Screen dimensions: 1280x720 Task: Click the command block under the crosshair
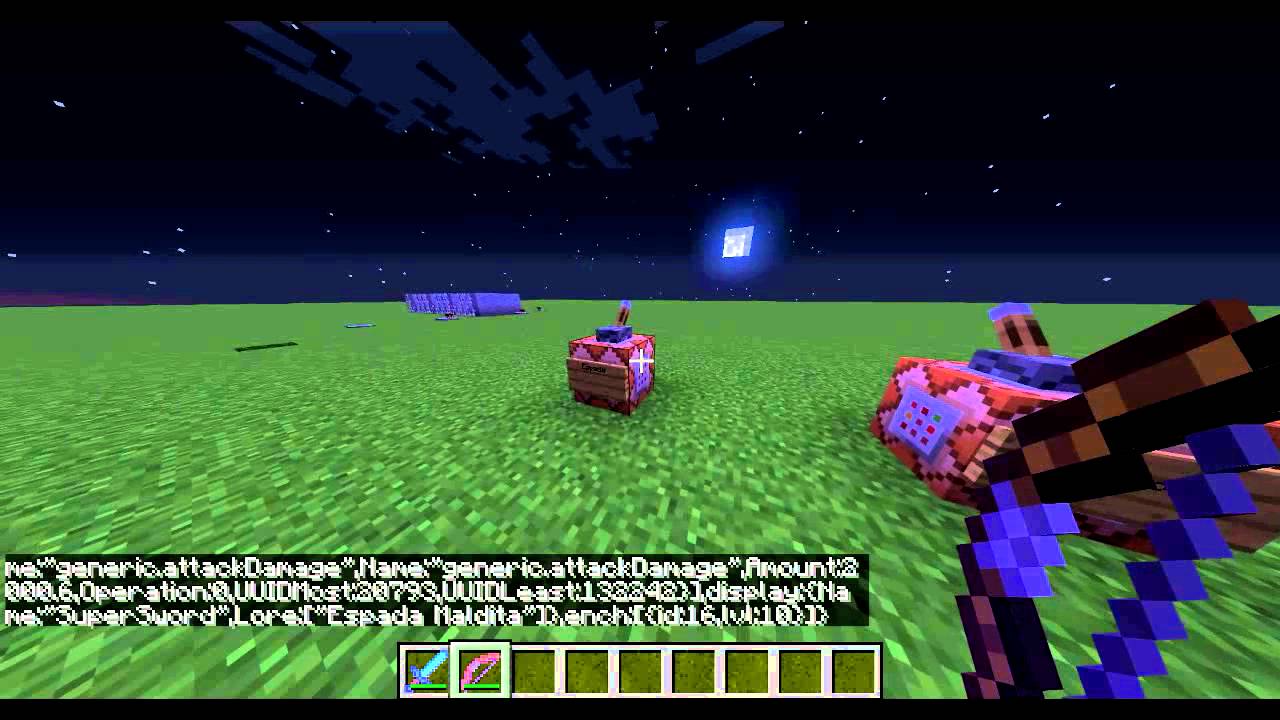[x=610, y=370]
